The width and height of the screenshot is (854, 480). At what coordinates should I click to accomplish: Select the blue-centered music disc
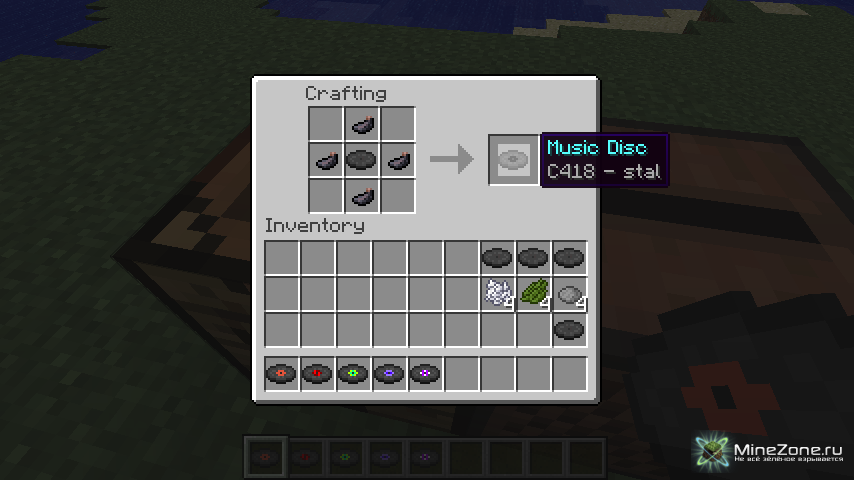click(389, 374)
